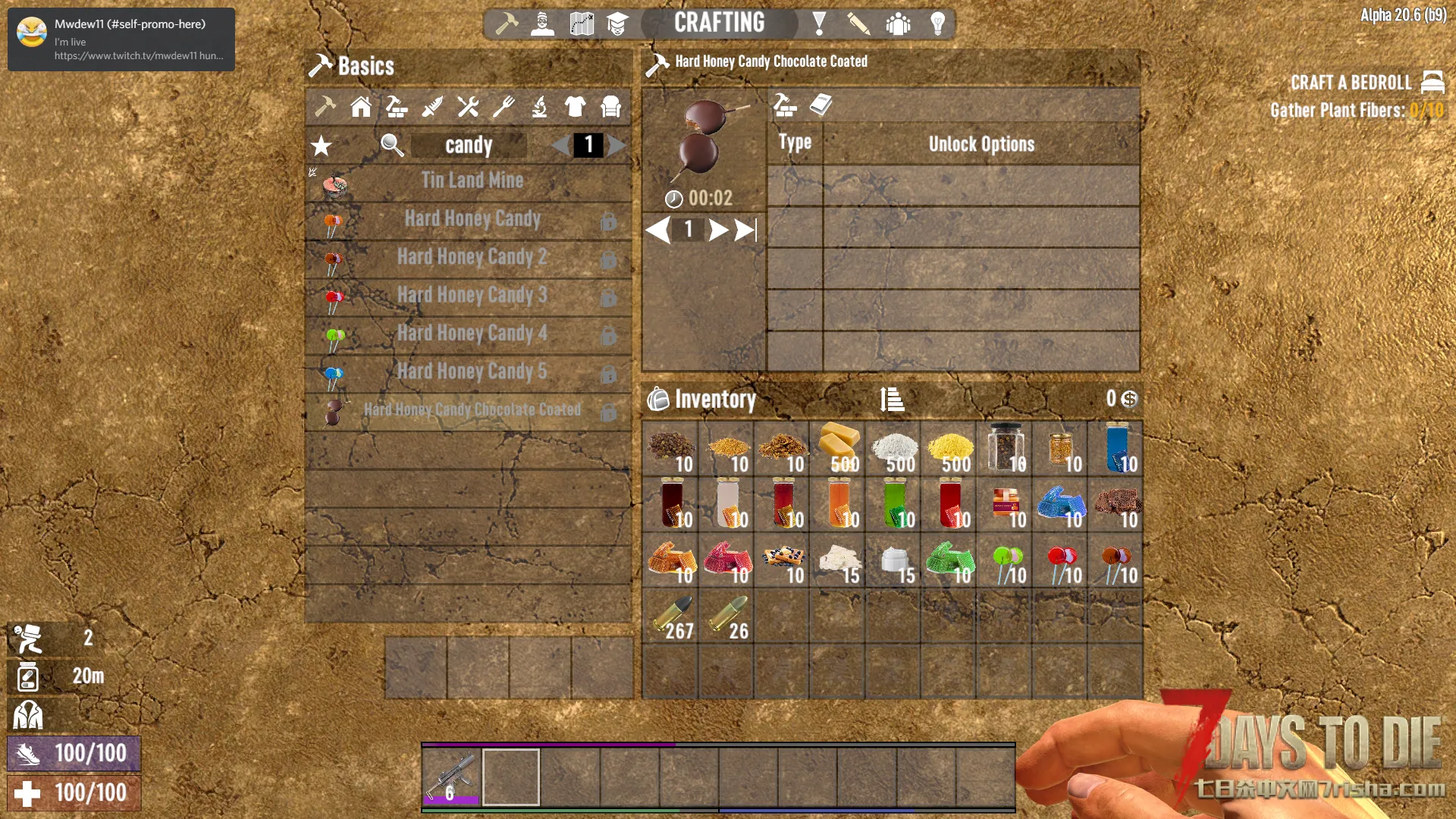
Task: Select the Tin Land Mine recipe
Action: click(472, 181)
